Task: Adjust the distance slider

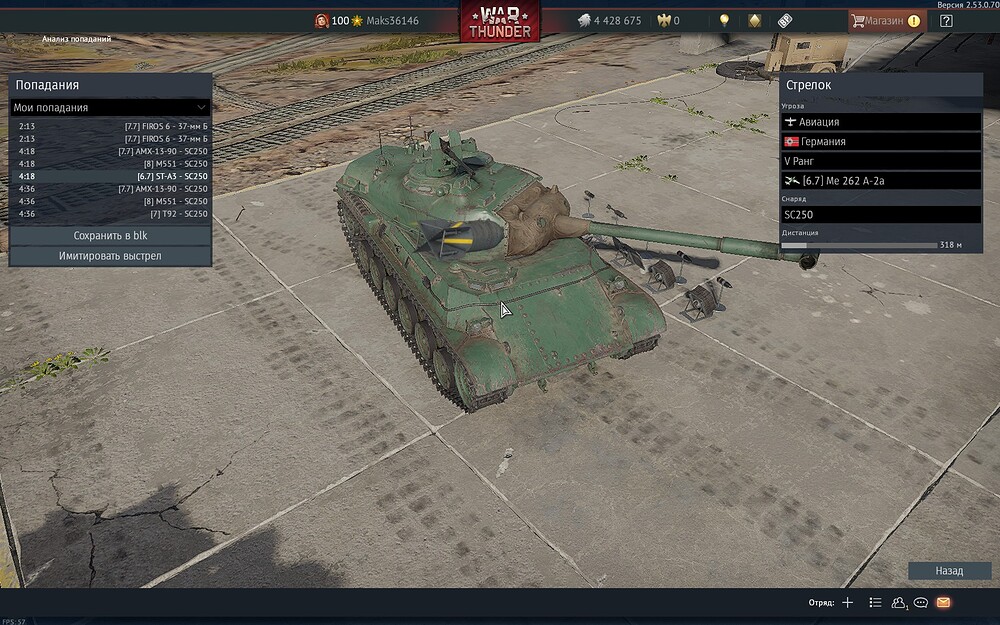Action: (x=860, y=244)
